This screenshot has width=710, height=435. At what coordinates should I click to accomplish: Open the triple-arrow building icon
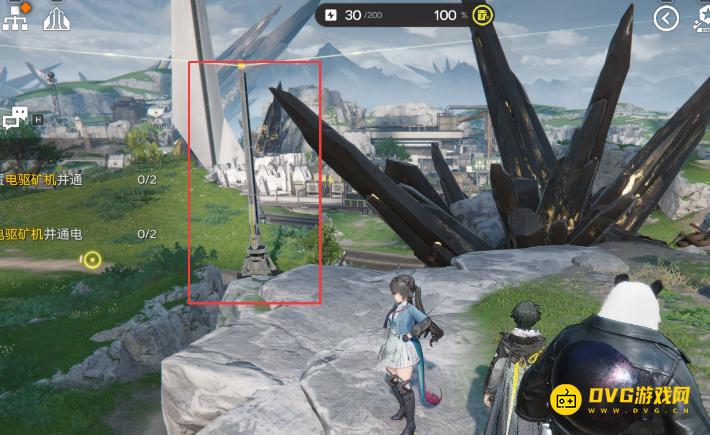click(56, 18)
